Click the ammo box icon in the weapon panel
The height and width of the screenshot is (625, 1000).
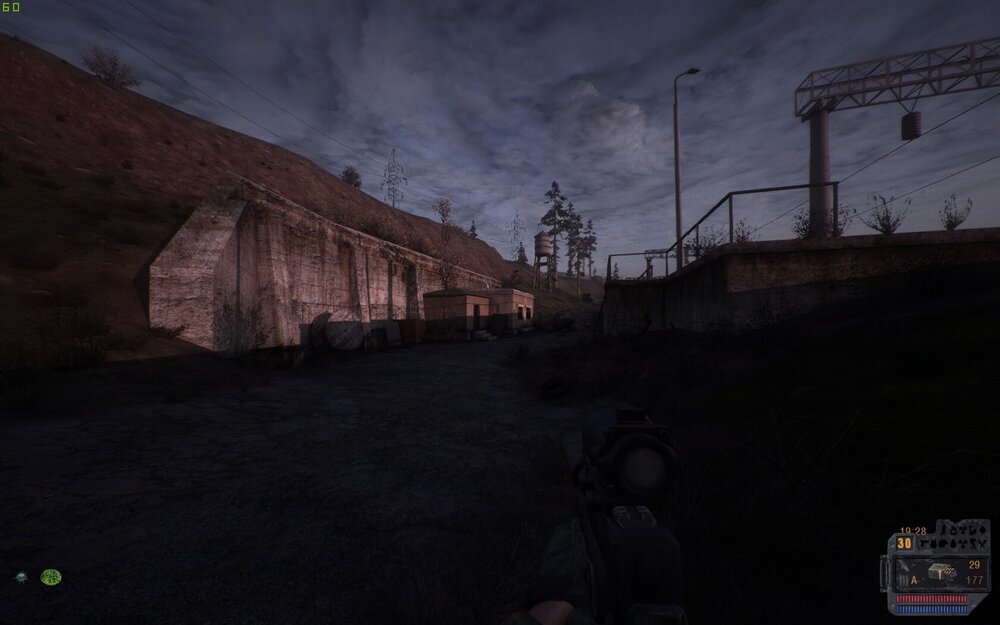click(940, 573)
